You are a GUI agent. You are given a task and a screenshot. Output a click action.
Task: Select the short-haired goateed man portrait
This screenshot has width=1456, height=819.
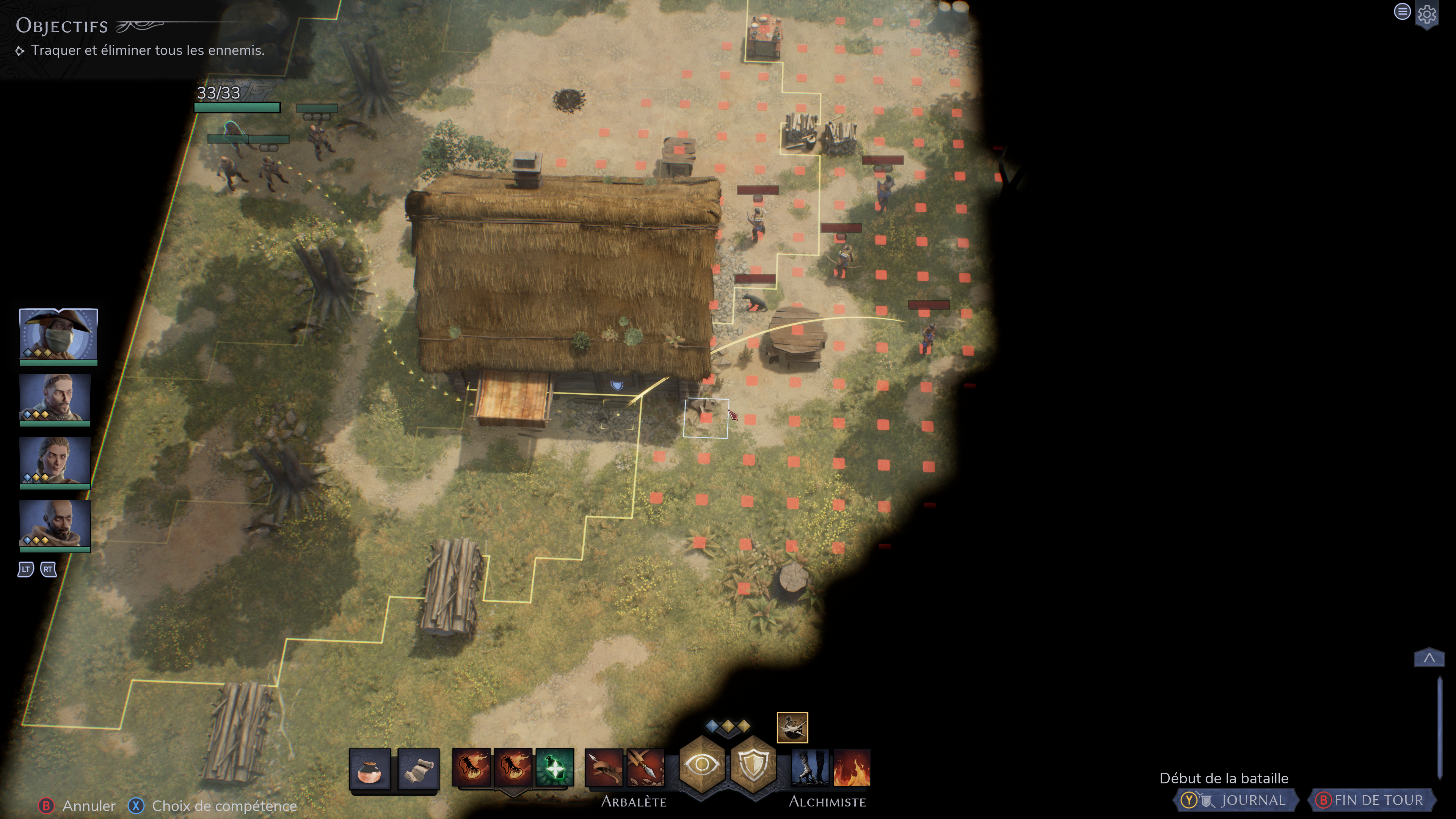55,398
